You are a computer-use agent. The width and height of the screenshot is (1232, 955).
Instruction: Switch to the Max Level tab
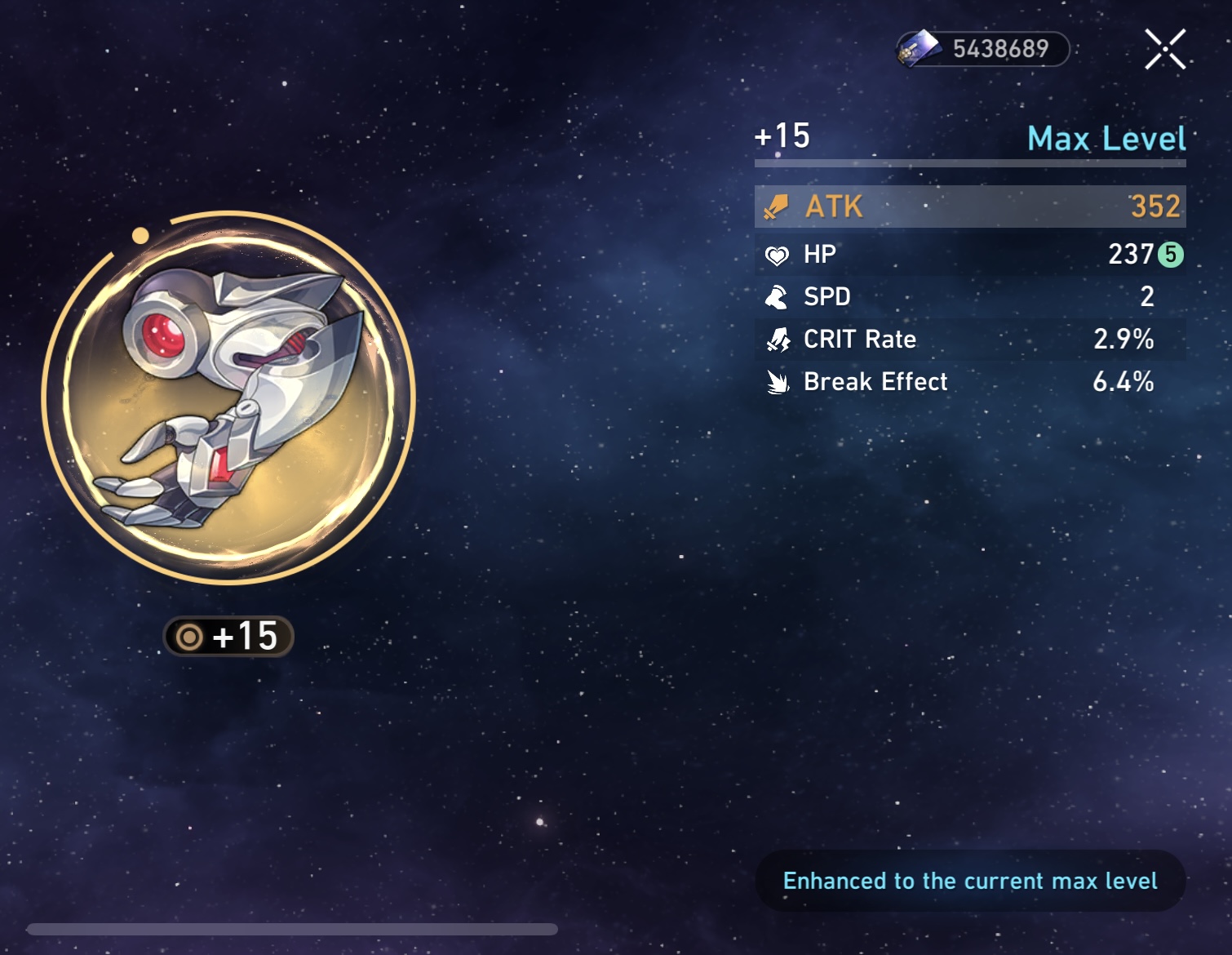click(1106, 140)
